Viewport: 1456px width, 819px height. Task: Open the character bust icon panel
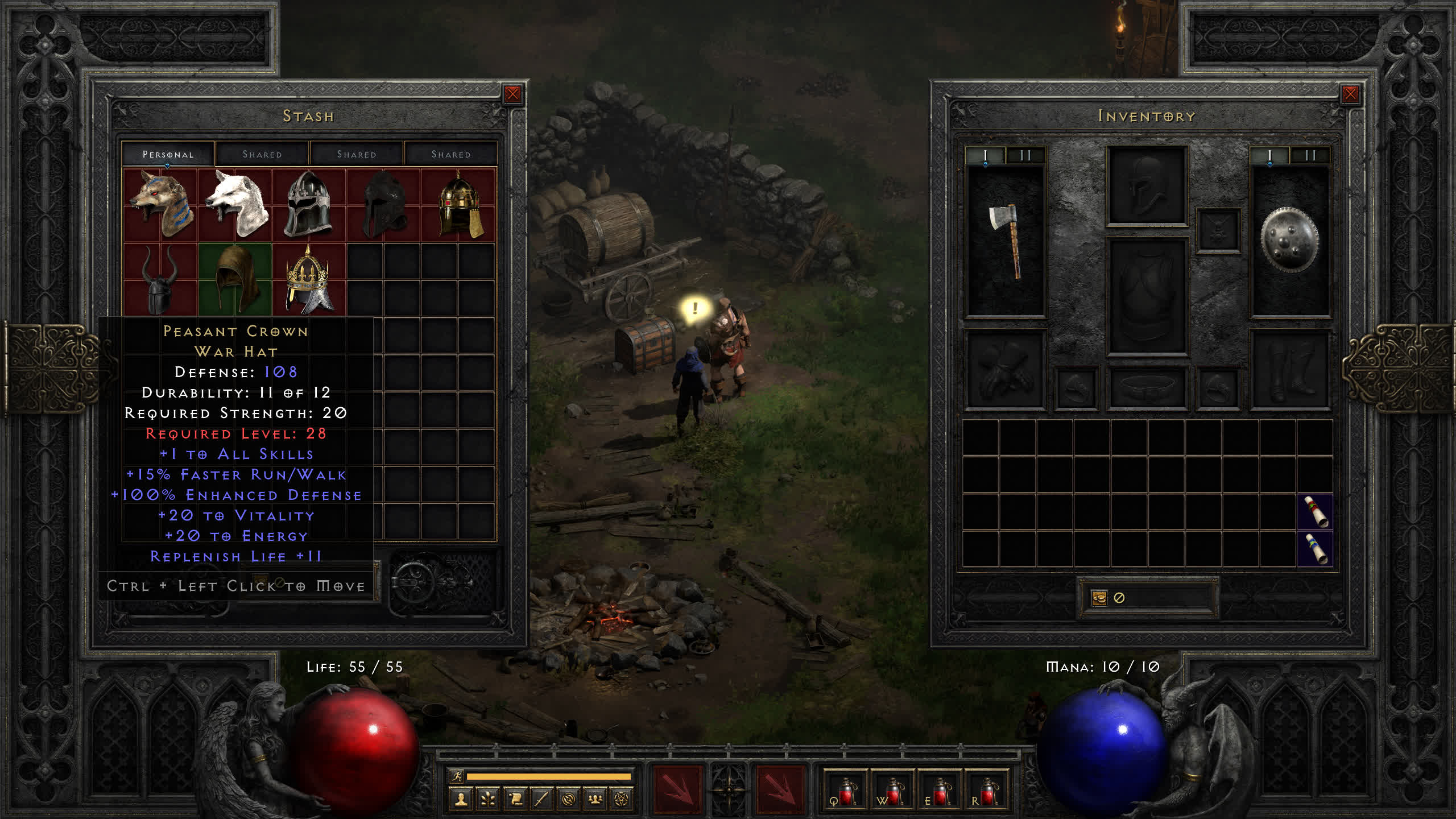click(461, 800)
